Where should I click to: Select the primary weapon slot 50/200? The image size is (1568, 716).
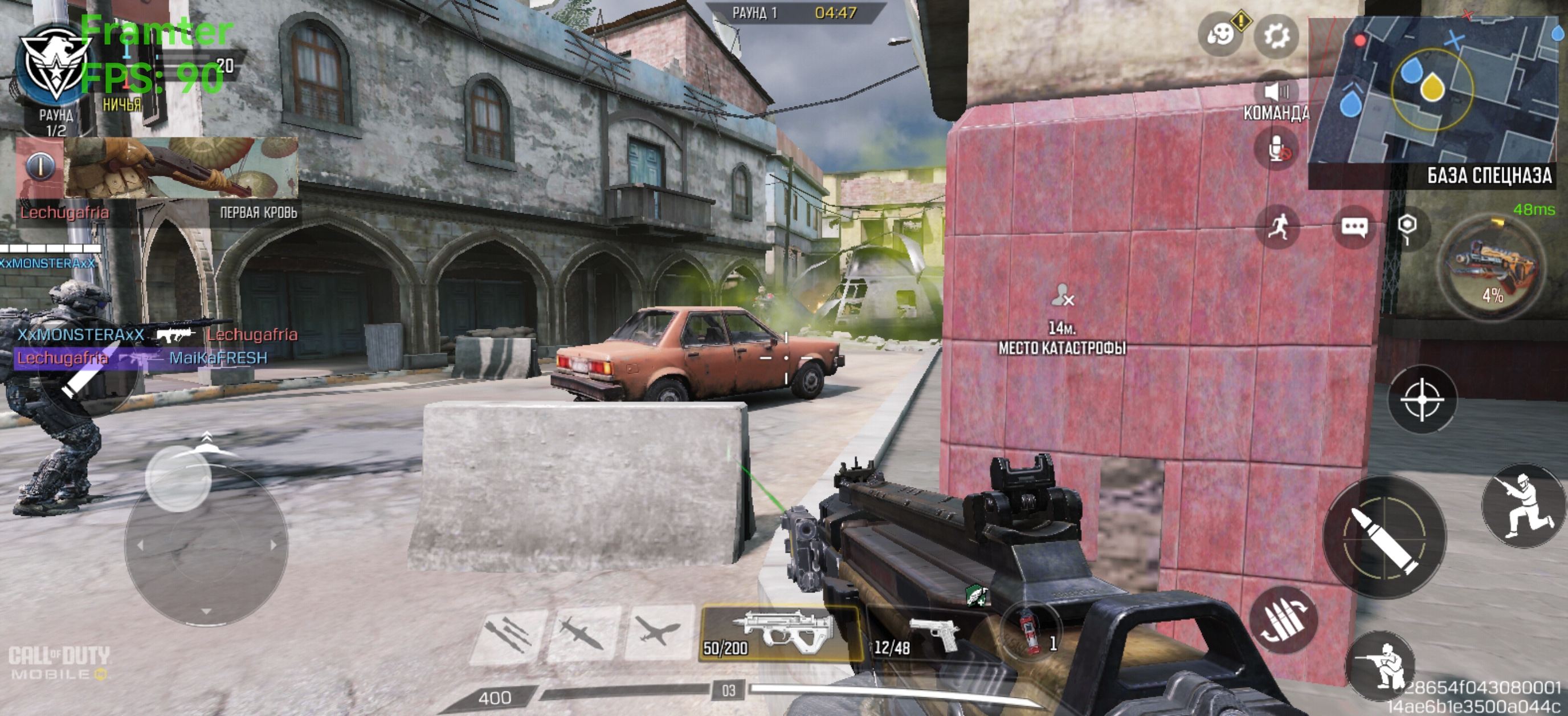[x=781, y=633]
